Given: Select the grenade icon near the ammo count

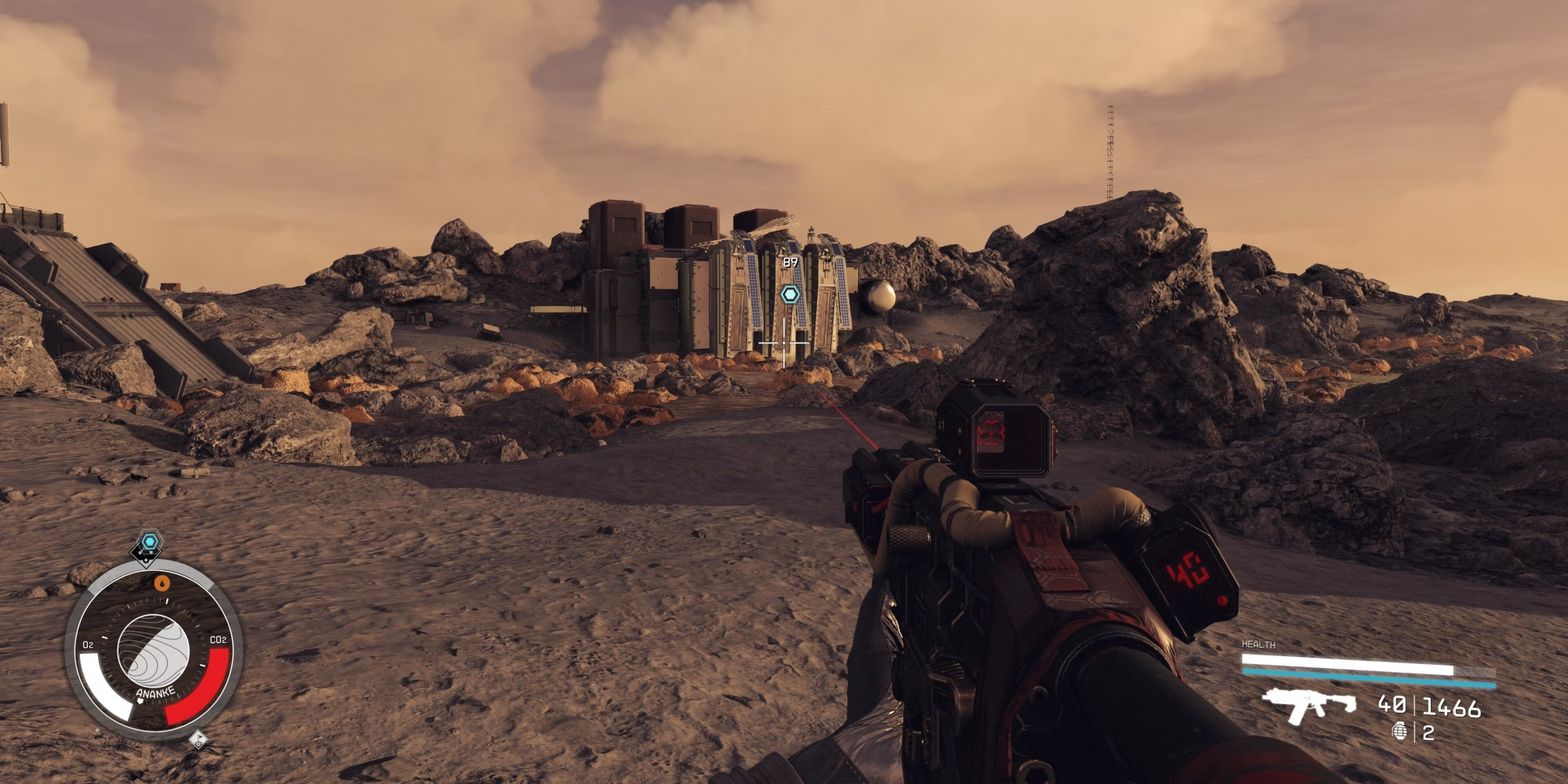Looking at the screenshot, I should pos(1399,731).
